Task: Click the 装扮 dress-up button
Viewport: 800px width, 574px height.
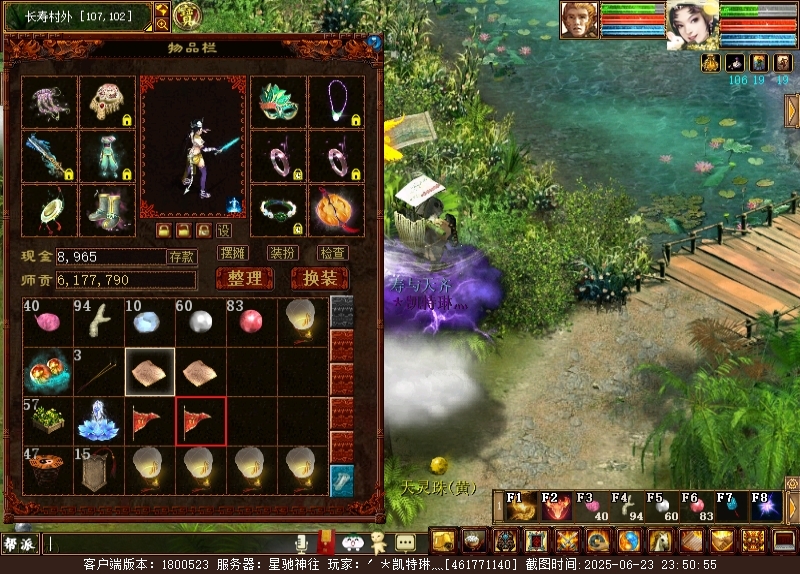Action: pyautogui.click(x=283, y=253)
